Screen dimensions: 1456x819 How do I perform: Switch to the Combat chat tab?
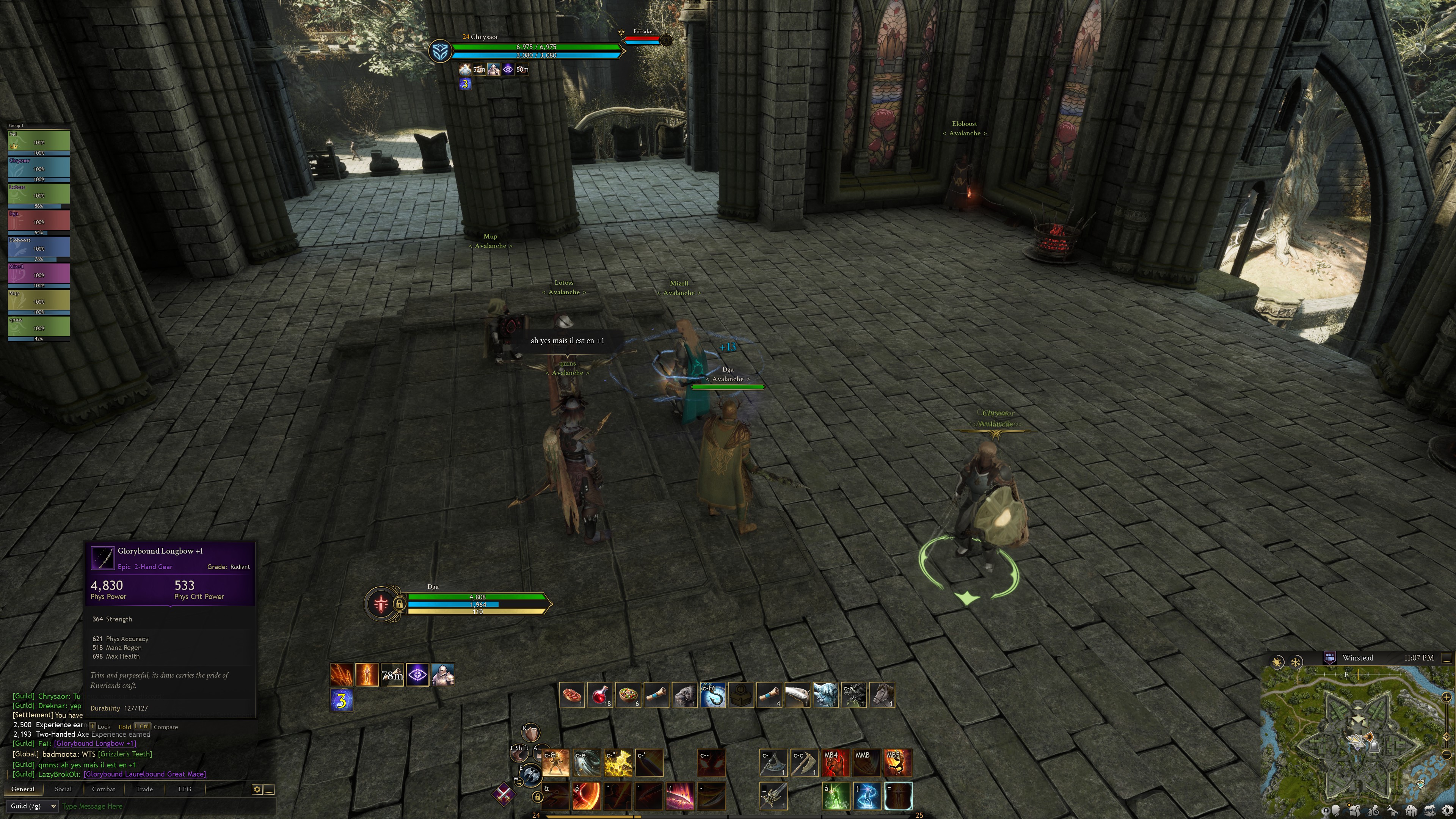[104, 789]
